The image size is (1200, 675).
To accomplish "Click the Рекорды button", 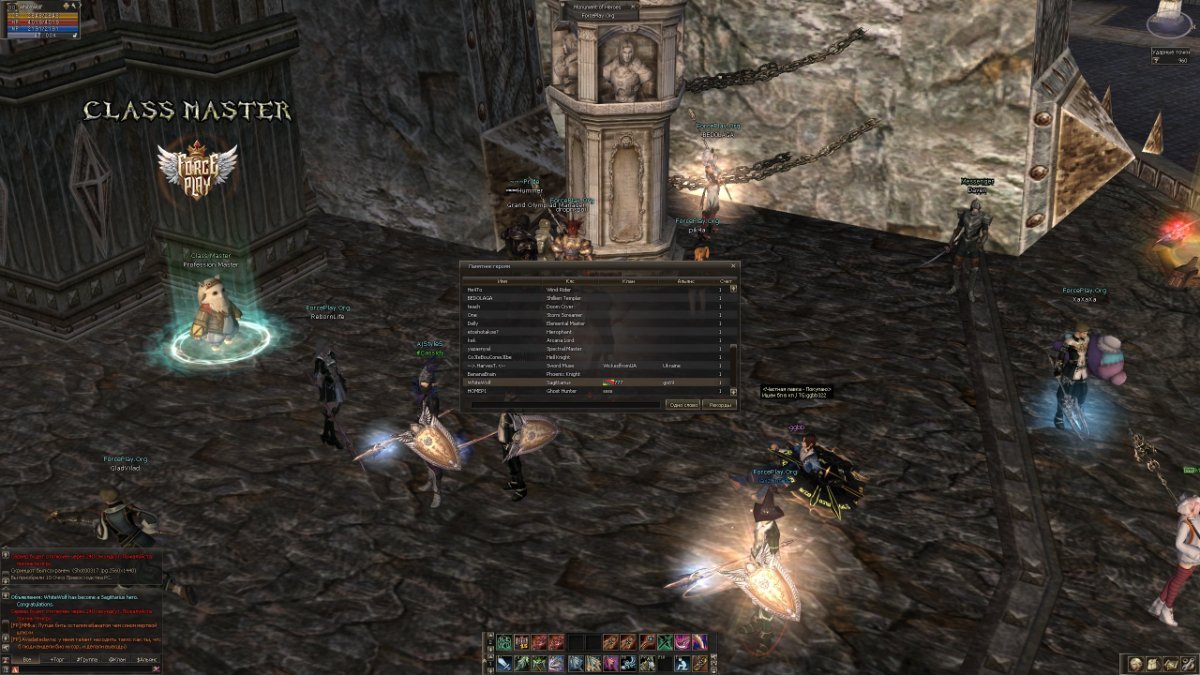I will click(x=719, y=405).
